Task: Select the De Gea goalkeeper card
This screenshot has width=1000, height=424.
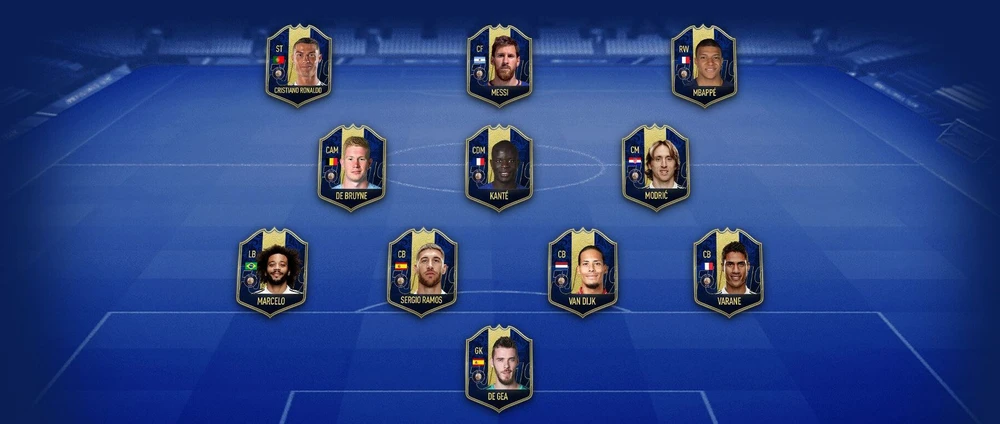Action: [x=499, y=368]
